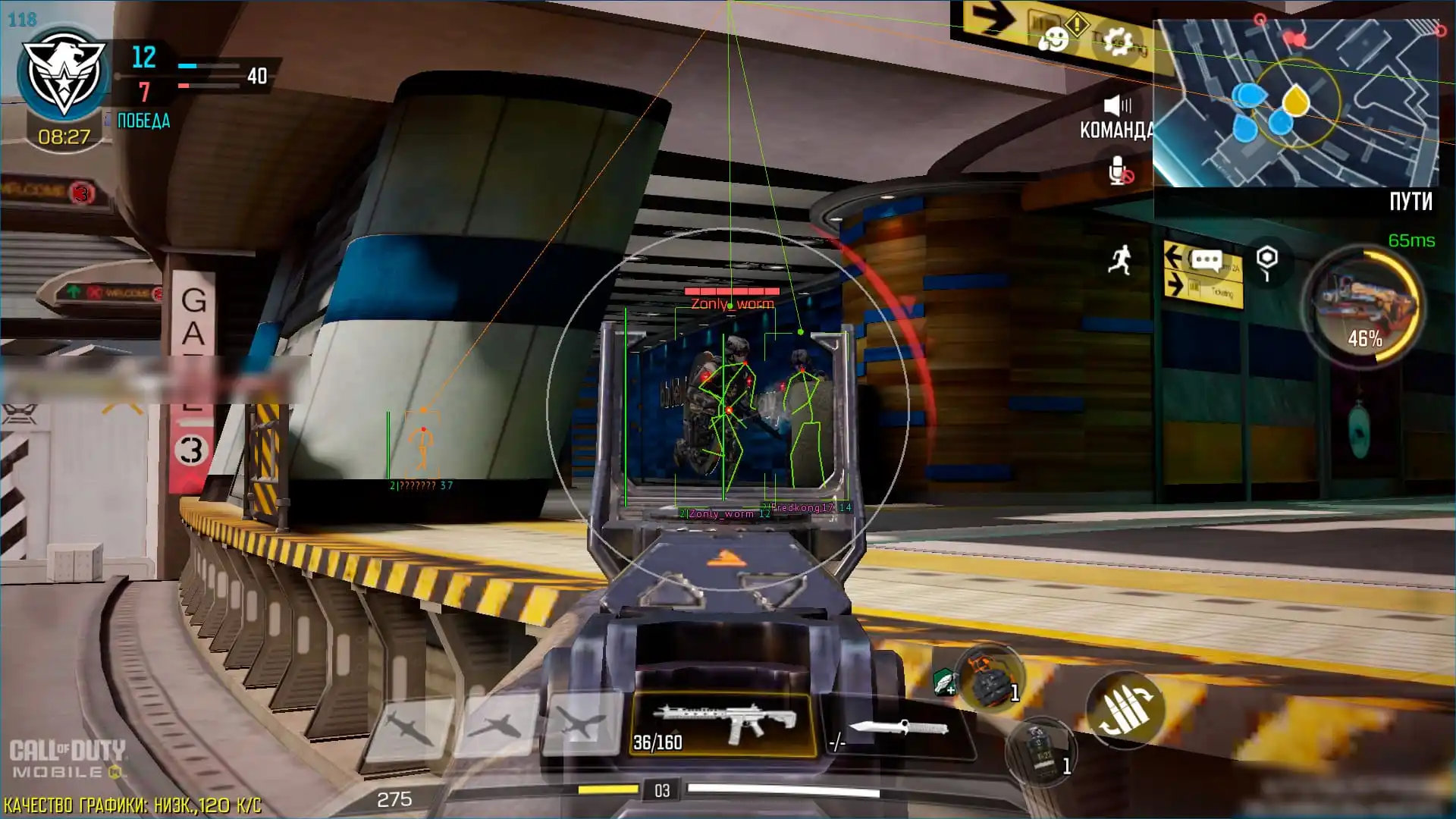The height and width of the screenshot is (819, 1456).
Task: Select the assault rifle weapon slot
Action: (x=723, y=724)
